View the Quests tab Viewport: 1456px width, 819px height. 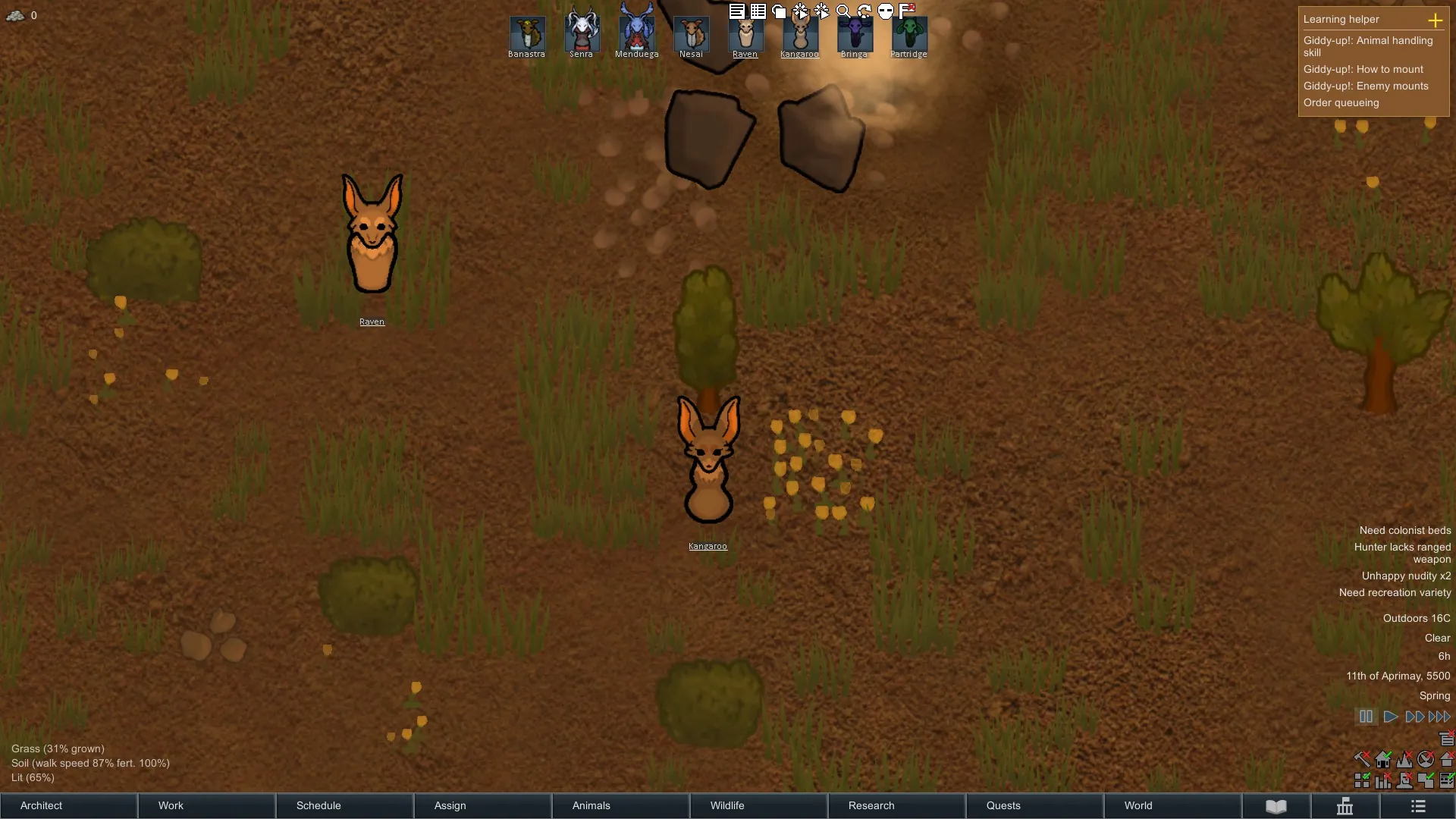pyautogui.click(x=1034, y=805)
